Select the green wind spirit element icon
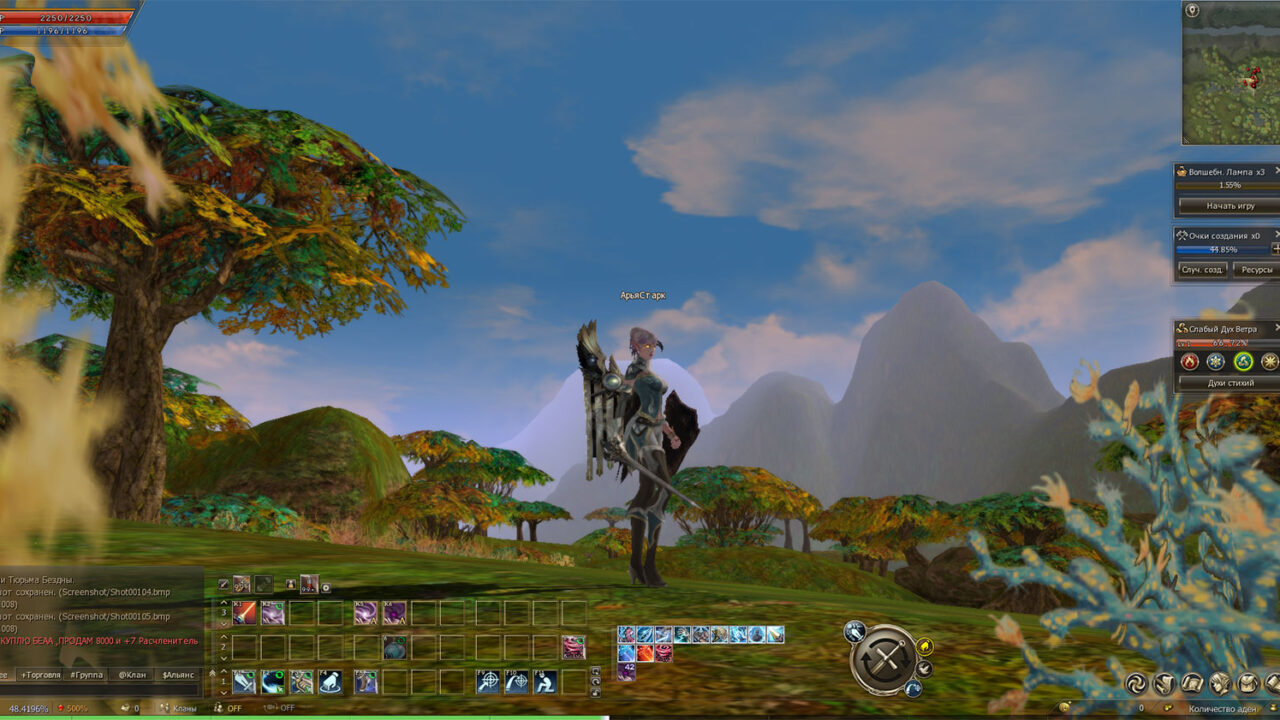Image resolution: width=1280 pixels, height=720 pixels. (x=1243, y=361)
